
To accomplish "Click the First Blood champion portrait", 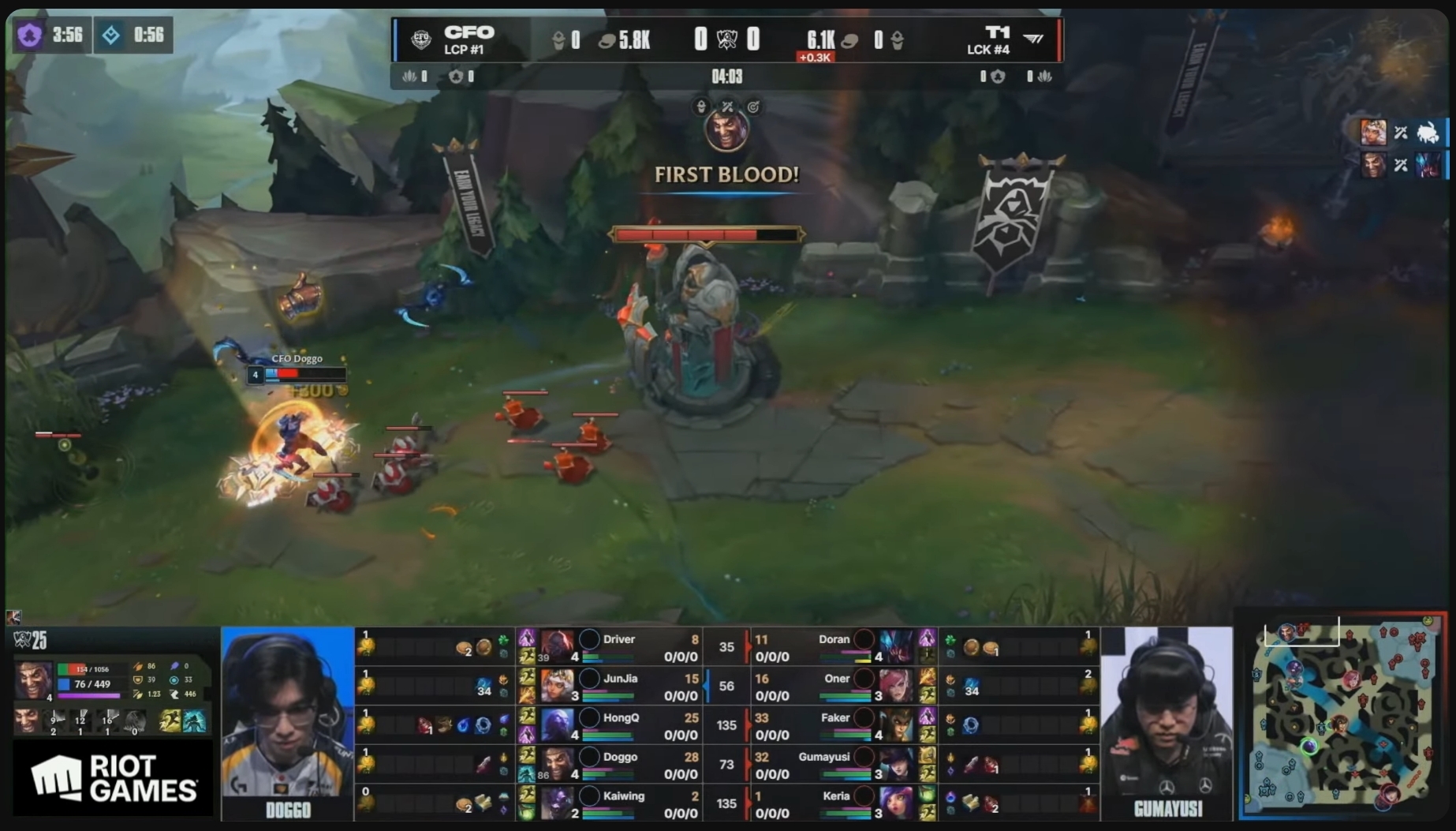I will (726, 130).
